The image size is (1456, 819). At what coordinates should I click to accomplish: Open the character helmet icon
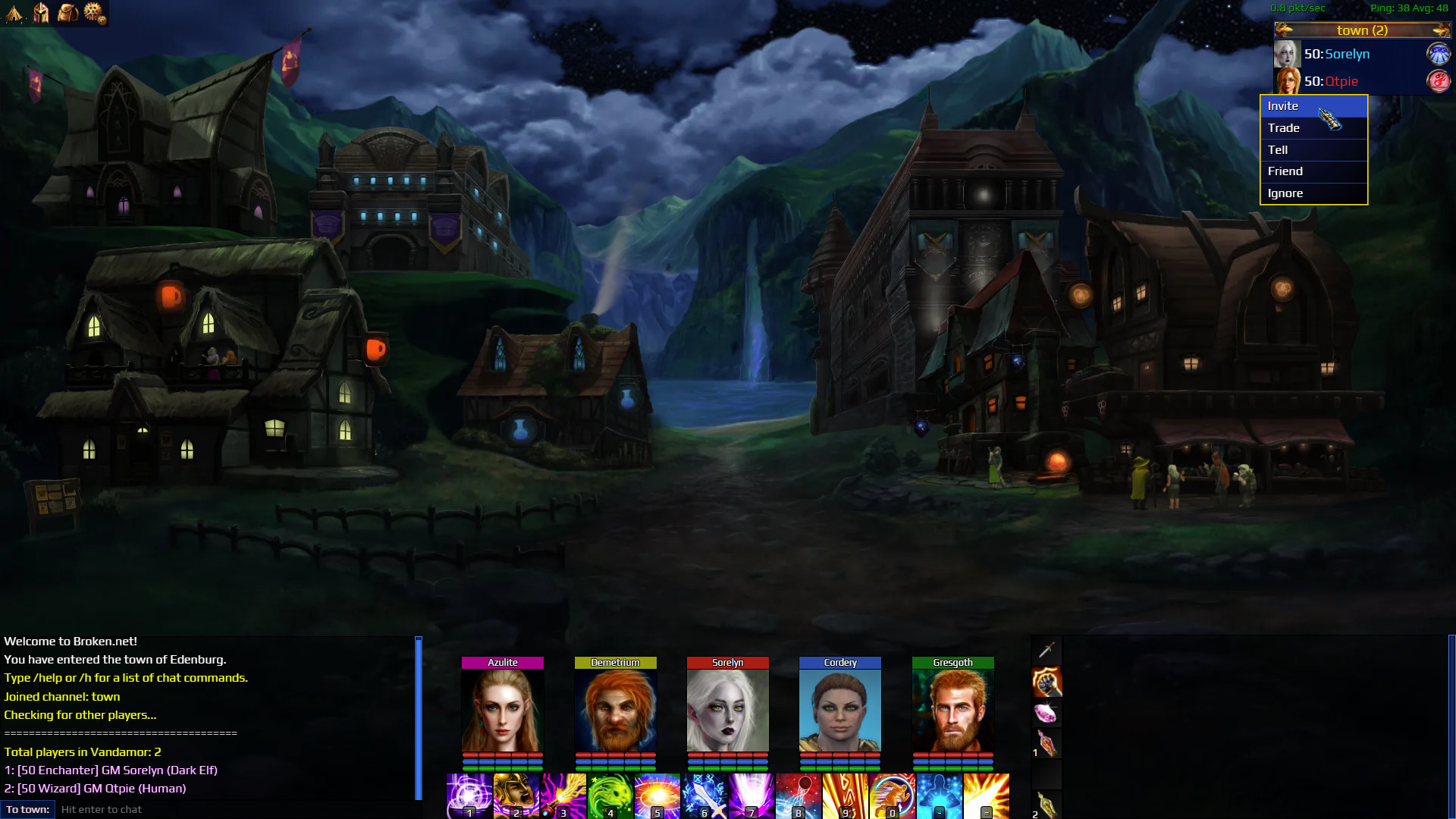point(41,13)
